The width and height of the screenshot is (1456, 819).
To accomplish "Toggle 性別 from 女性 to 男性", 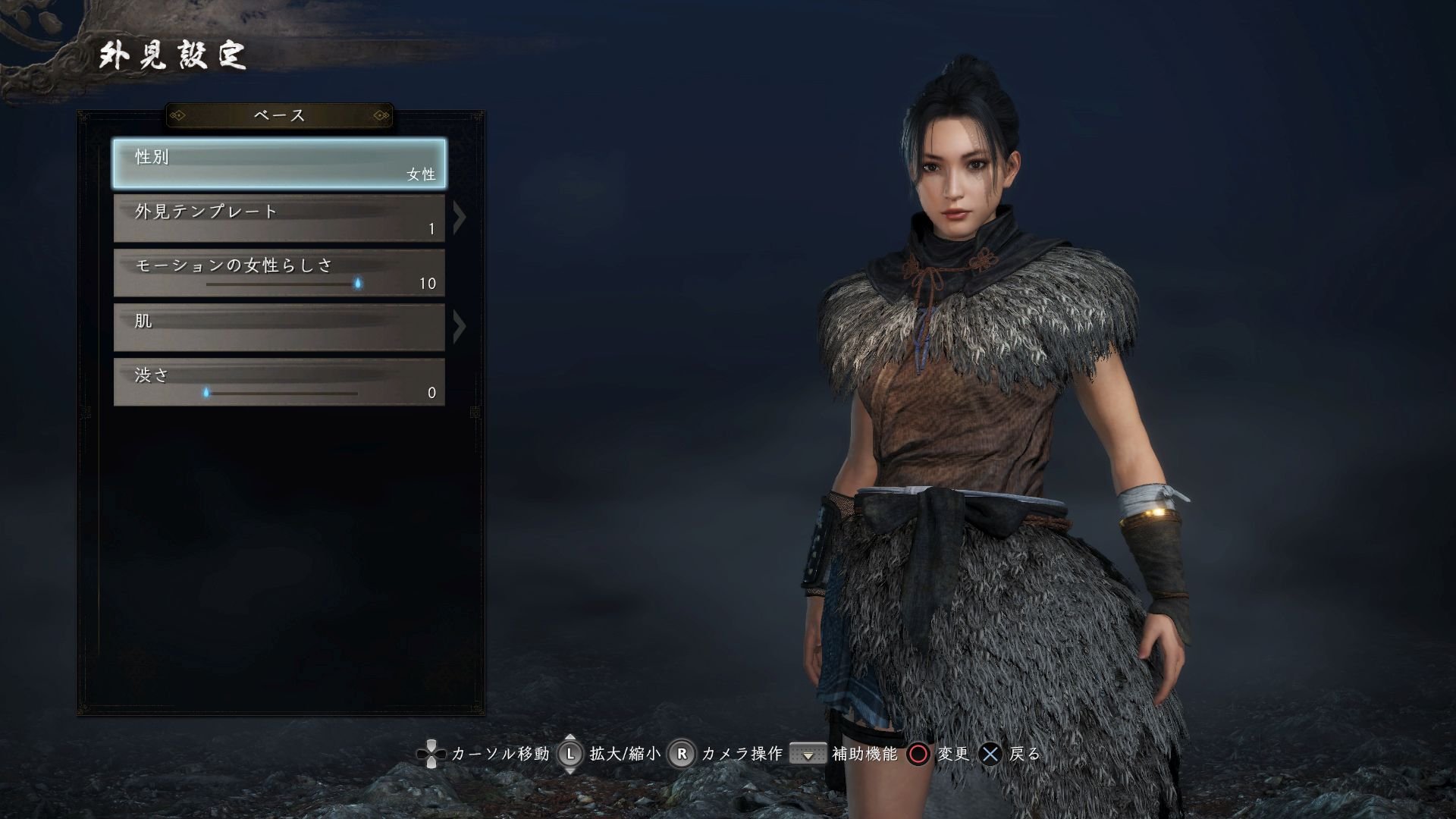I will click(279, 163).
